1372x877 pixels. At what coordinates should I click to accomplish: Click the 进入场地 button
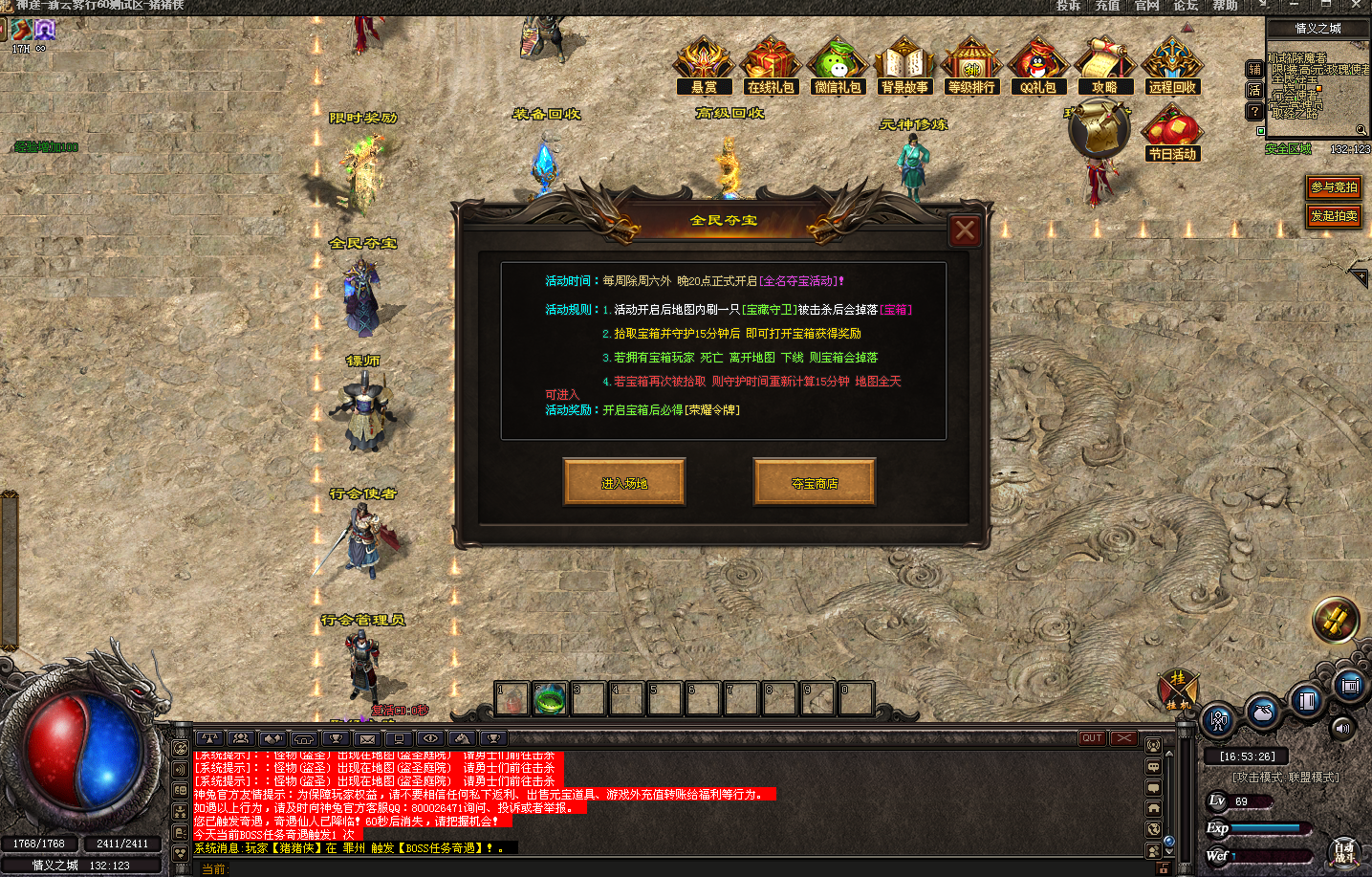pos(624,482)
